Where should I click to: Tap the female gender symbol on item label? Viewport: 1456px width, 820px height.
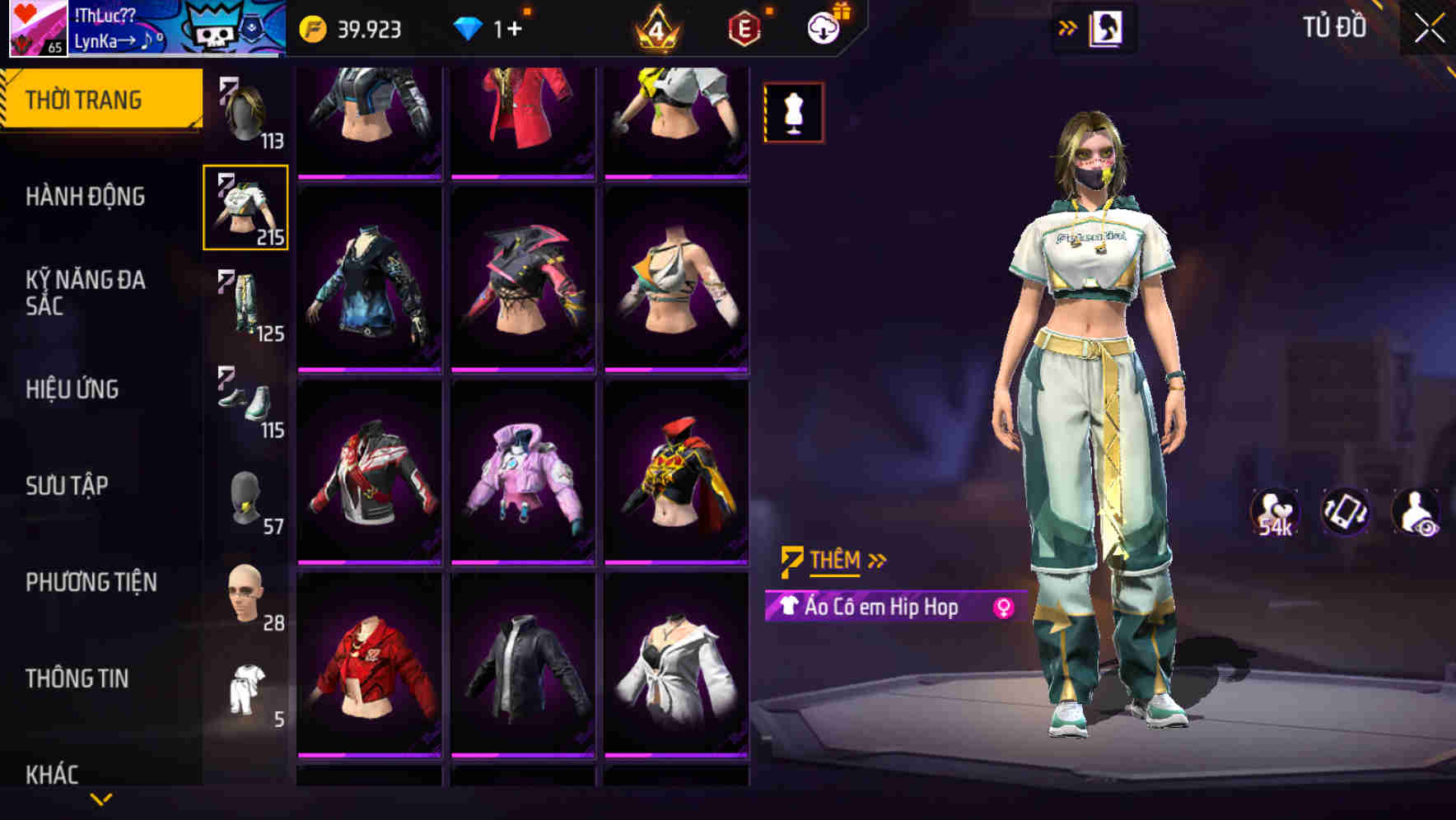tap(1004, 608)
